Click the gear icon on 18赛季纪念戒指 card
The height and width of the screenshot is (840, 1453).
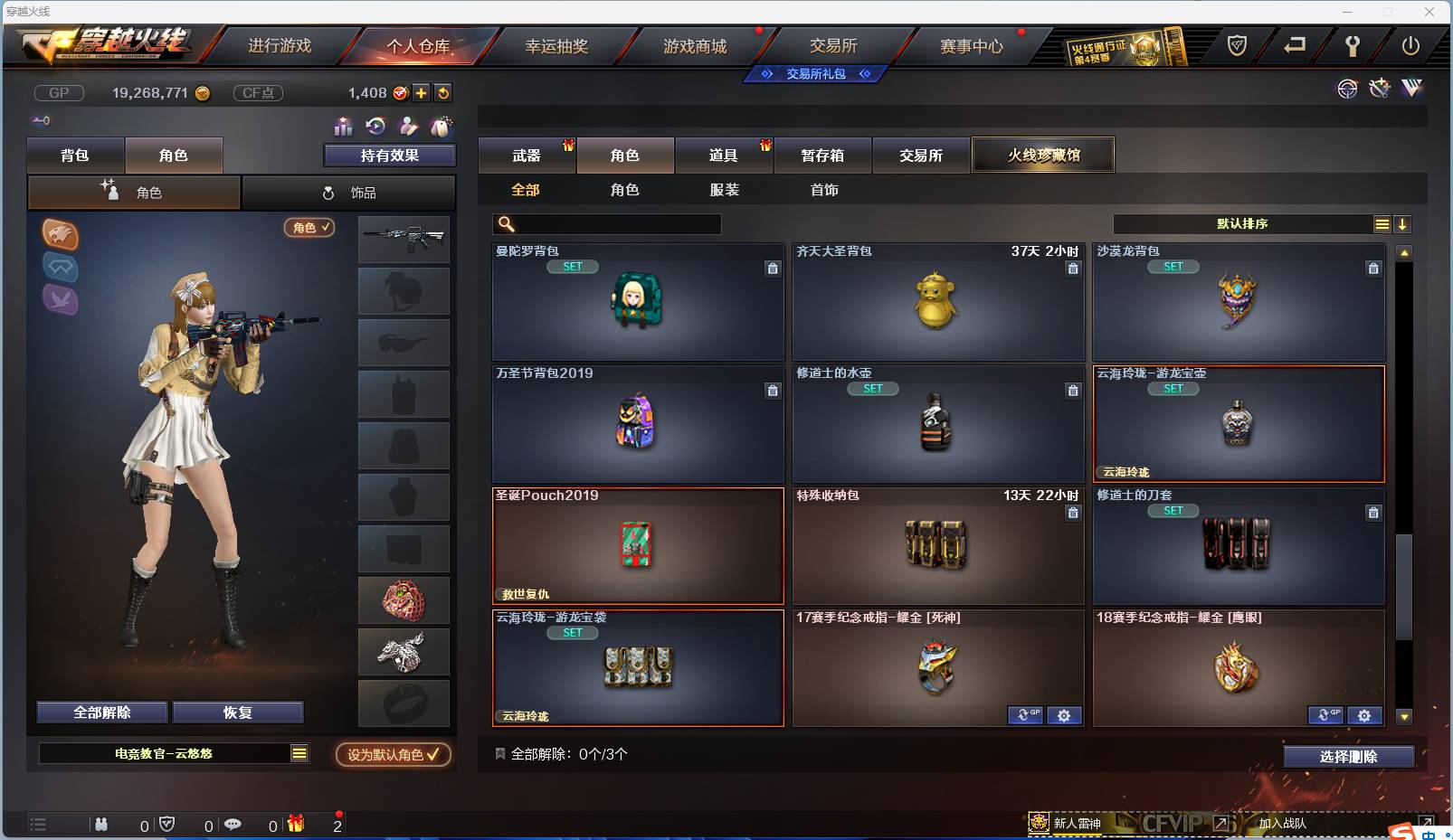tap(1366, 715)
